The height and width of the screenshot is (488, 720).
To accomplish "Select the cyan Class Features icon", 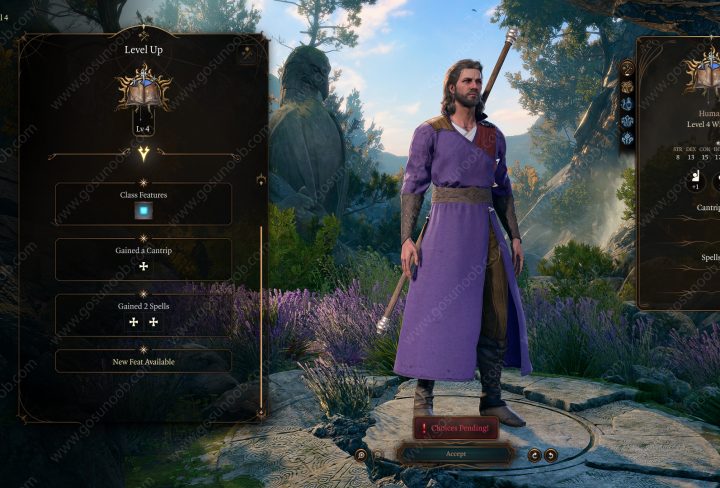I will [x=143, y=211].
